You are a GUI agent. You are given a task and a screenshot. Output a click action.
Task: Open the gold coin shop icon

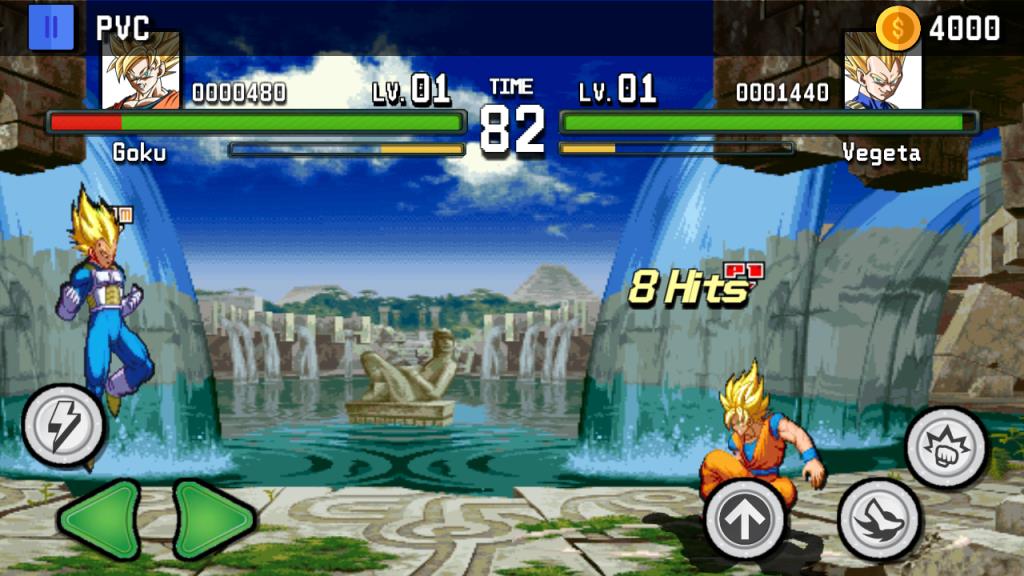pos(897,28)
